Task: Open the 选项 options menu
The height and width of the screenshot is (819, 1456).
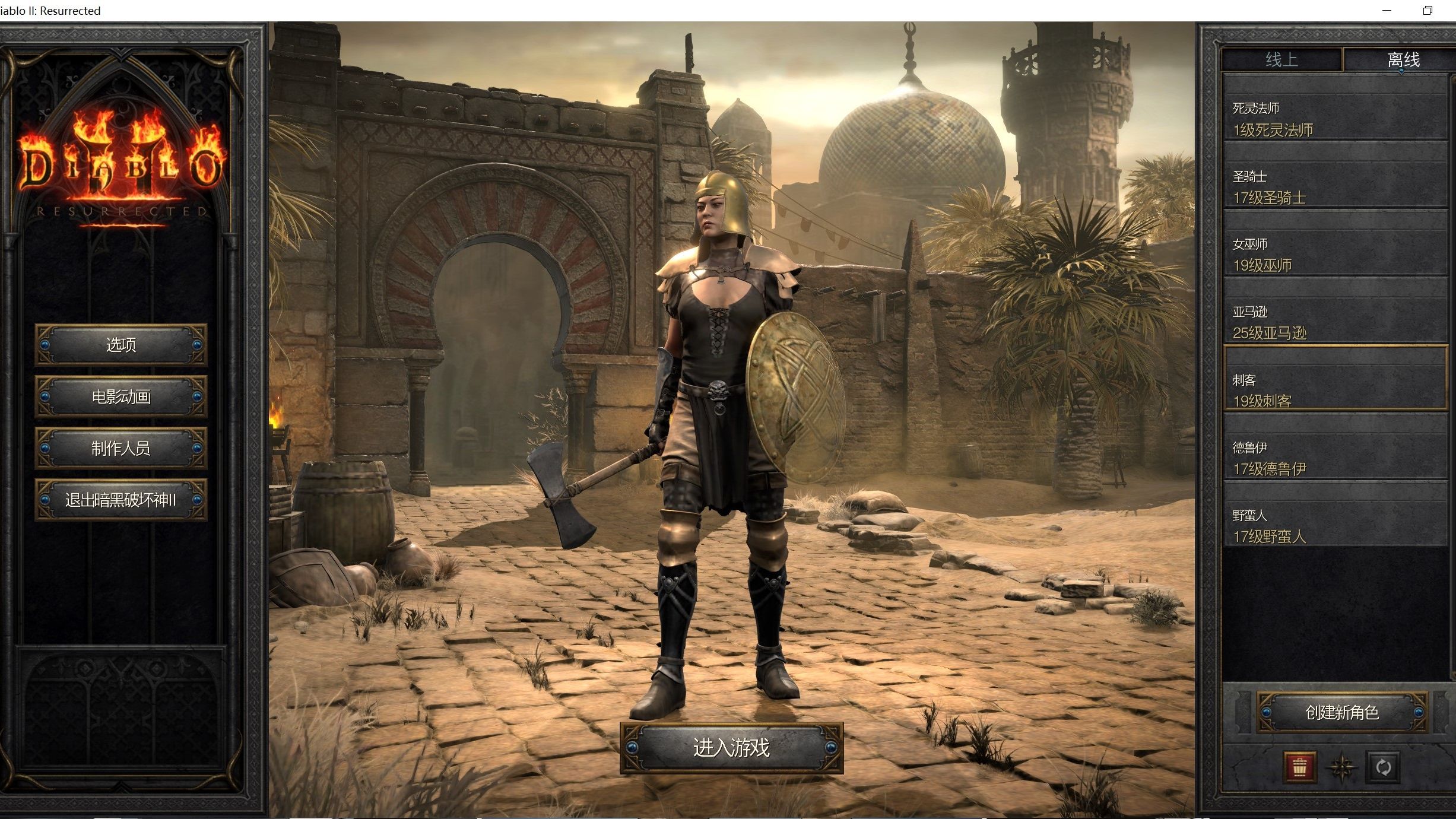Action: 121,345
